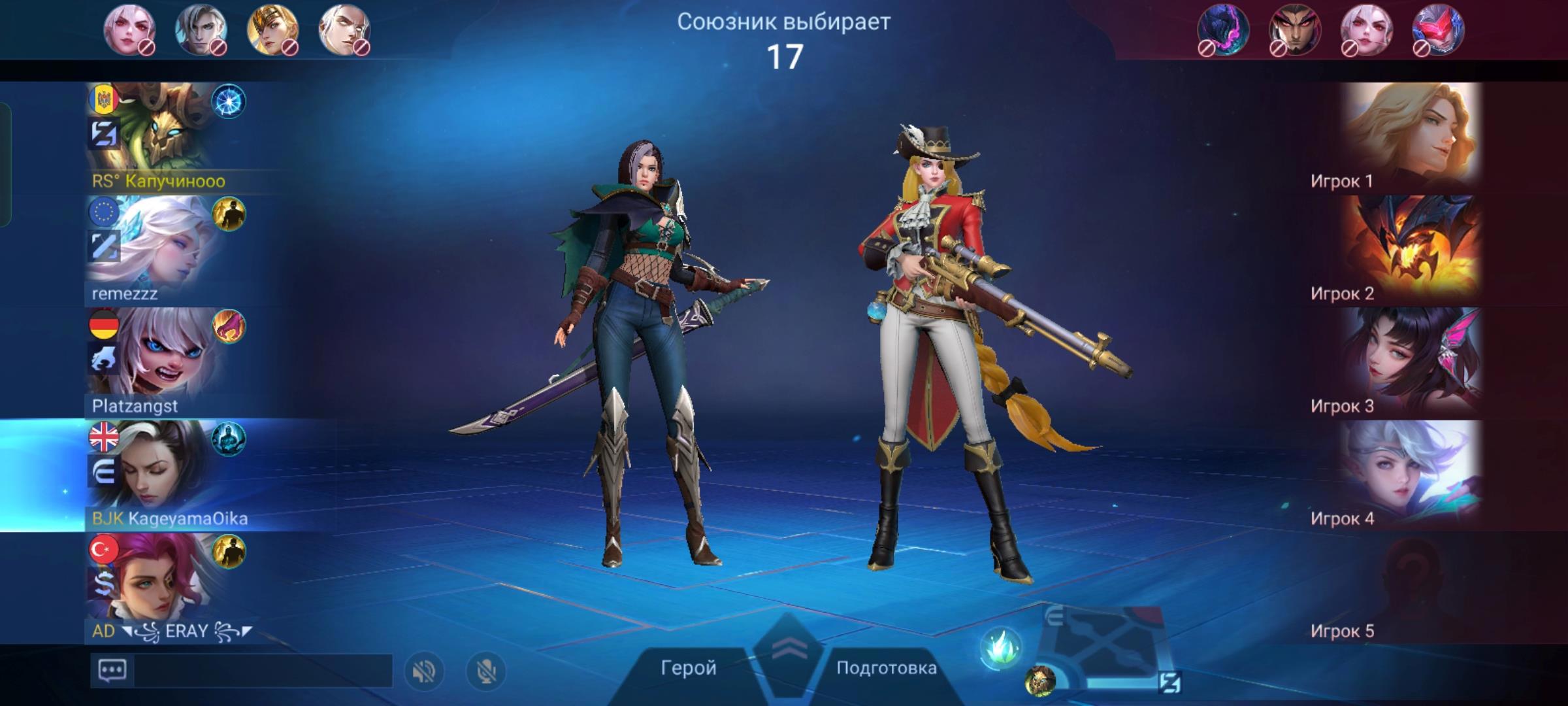View enemy Игрок 1's picked hero

pos(1411,137)
